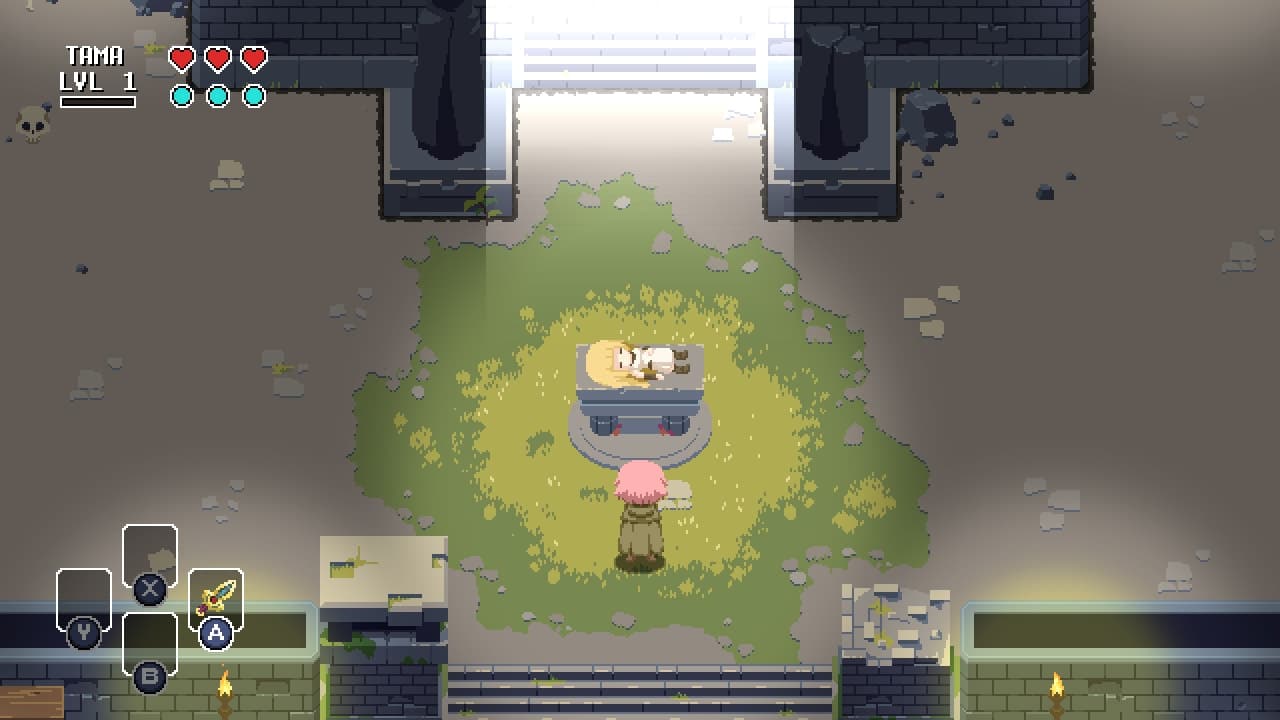Click the third red heart in the HUD
This screenshot has height=720, width=1280.
point(254,58)
